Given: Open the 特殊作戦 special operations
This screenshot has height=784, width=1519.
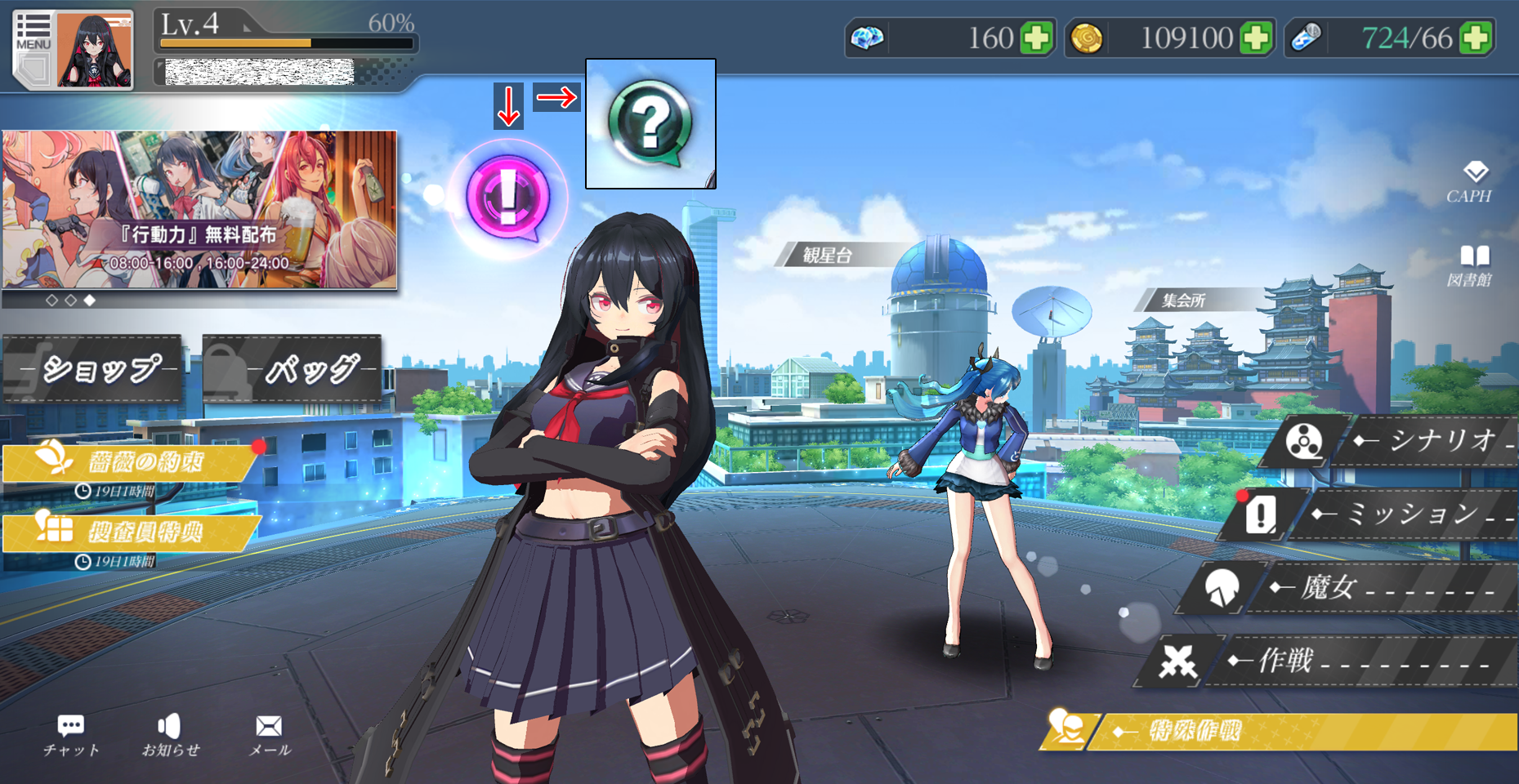Looking at the screenshot, I should 1283,731.
